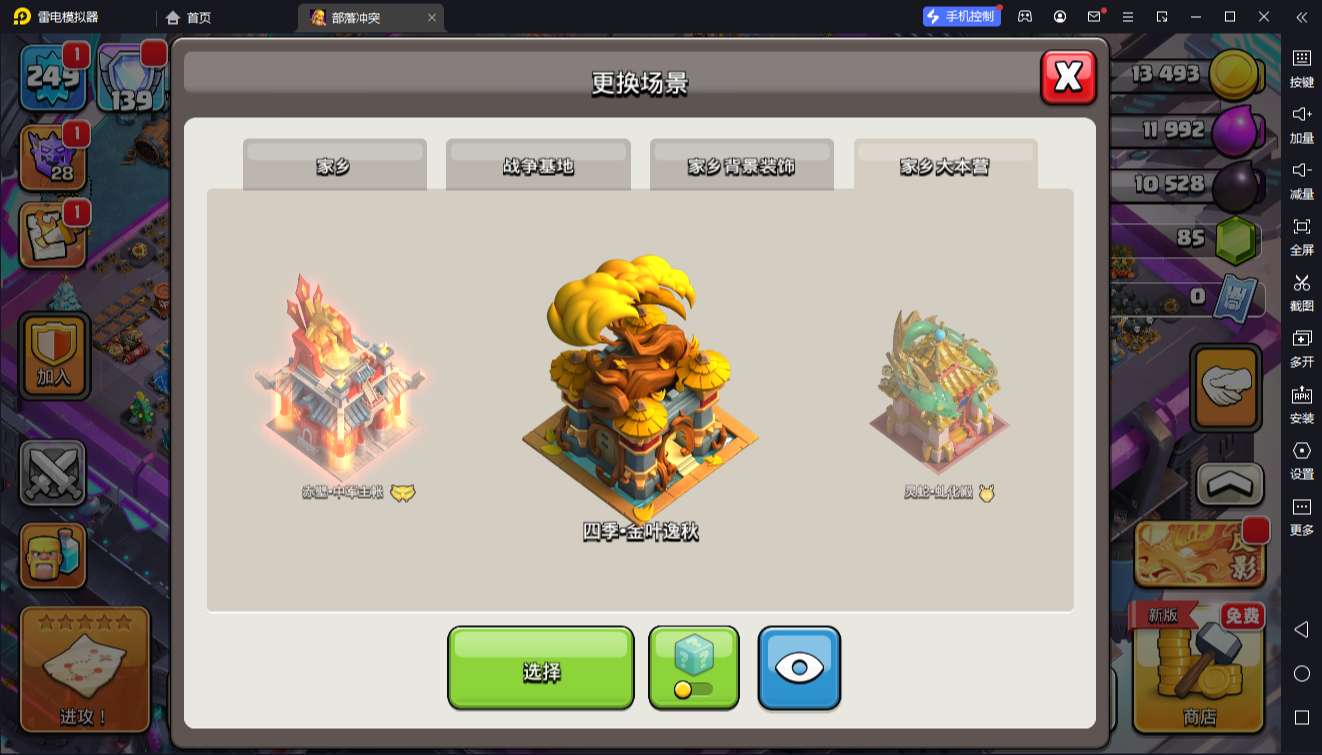Open the 战争基地 tab
Image resolution: width=1322 pixels, height=755 pixels.
click(x=538, y=165)
